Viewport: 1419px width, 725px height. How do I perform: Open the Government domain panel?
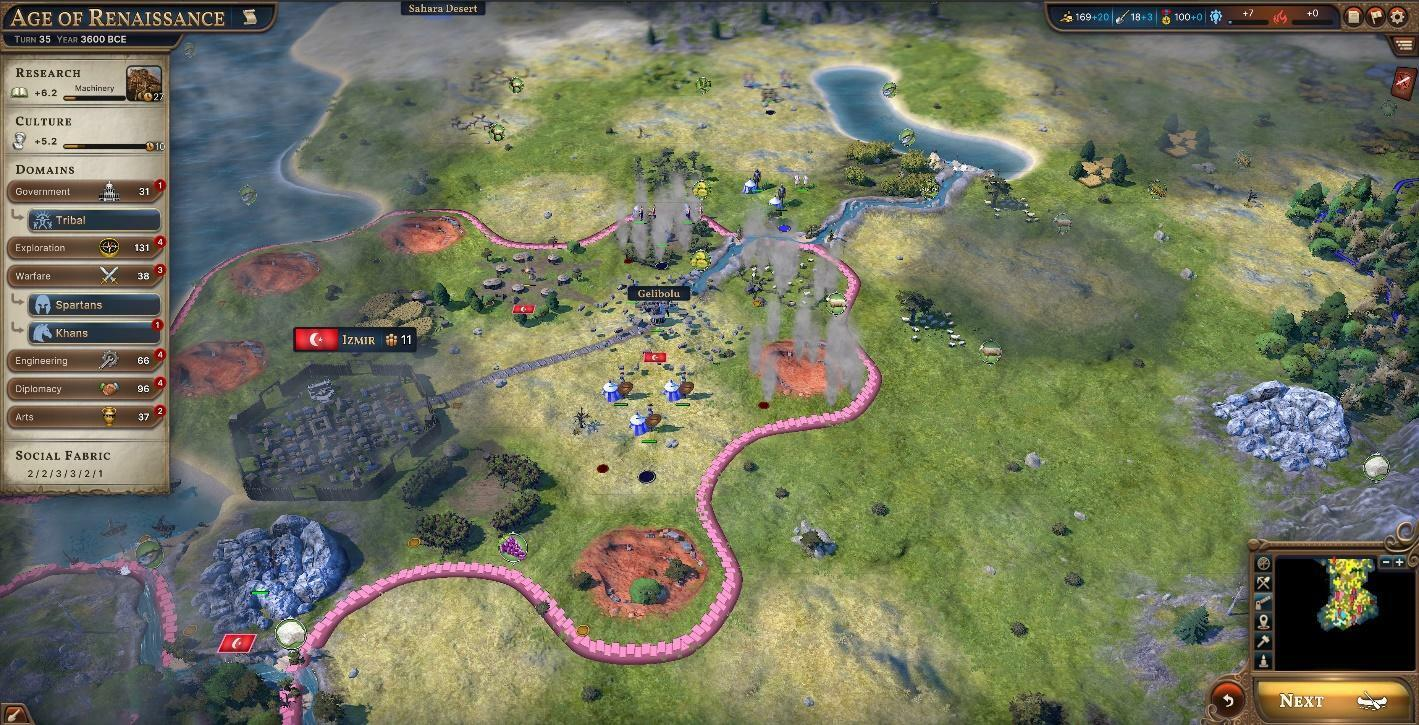(85, 191)
